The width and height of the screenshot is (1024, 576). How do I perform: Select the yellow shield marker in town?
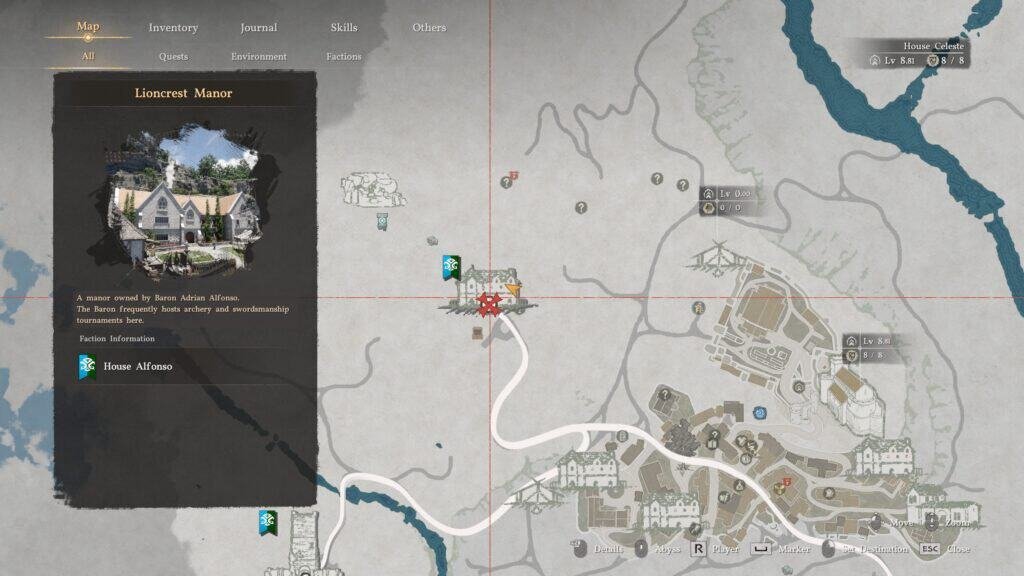[x=779, y=488]
